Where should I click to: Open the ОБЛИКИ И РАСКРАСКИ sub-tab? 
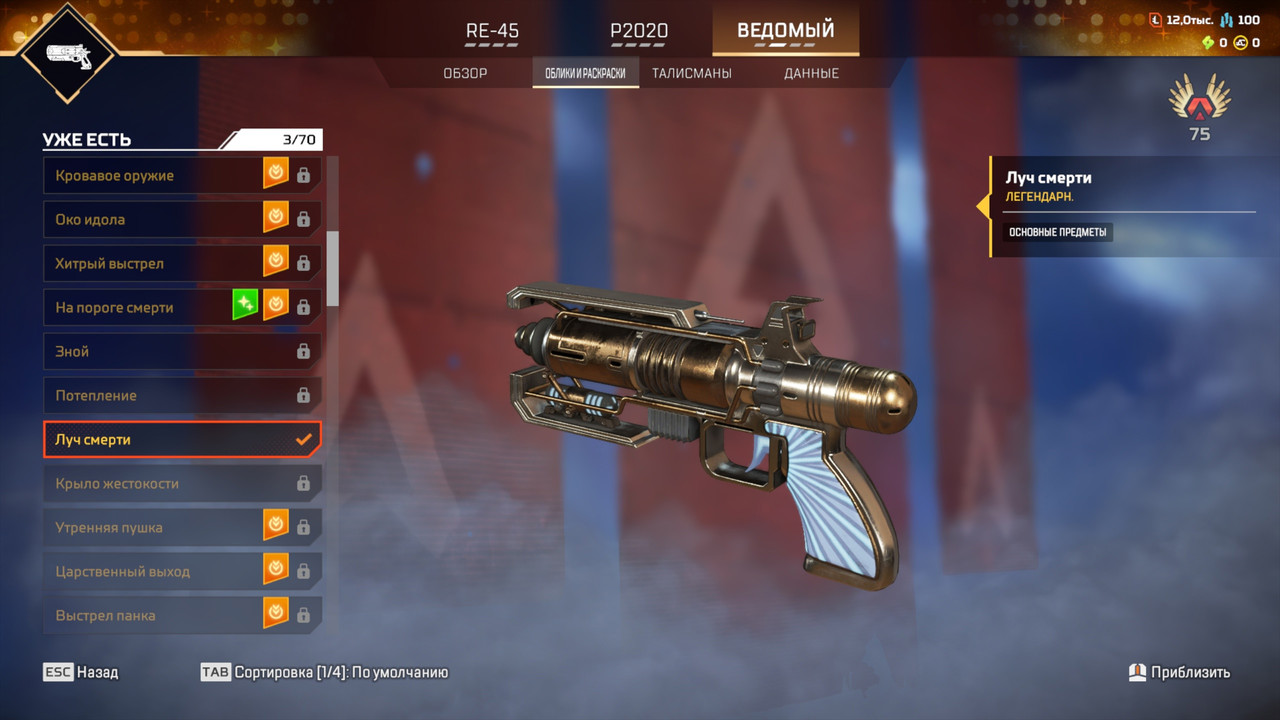pyautogui.click(x=585, y=73)
